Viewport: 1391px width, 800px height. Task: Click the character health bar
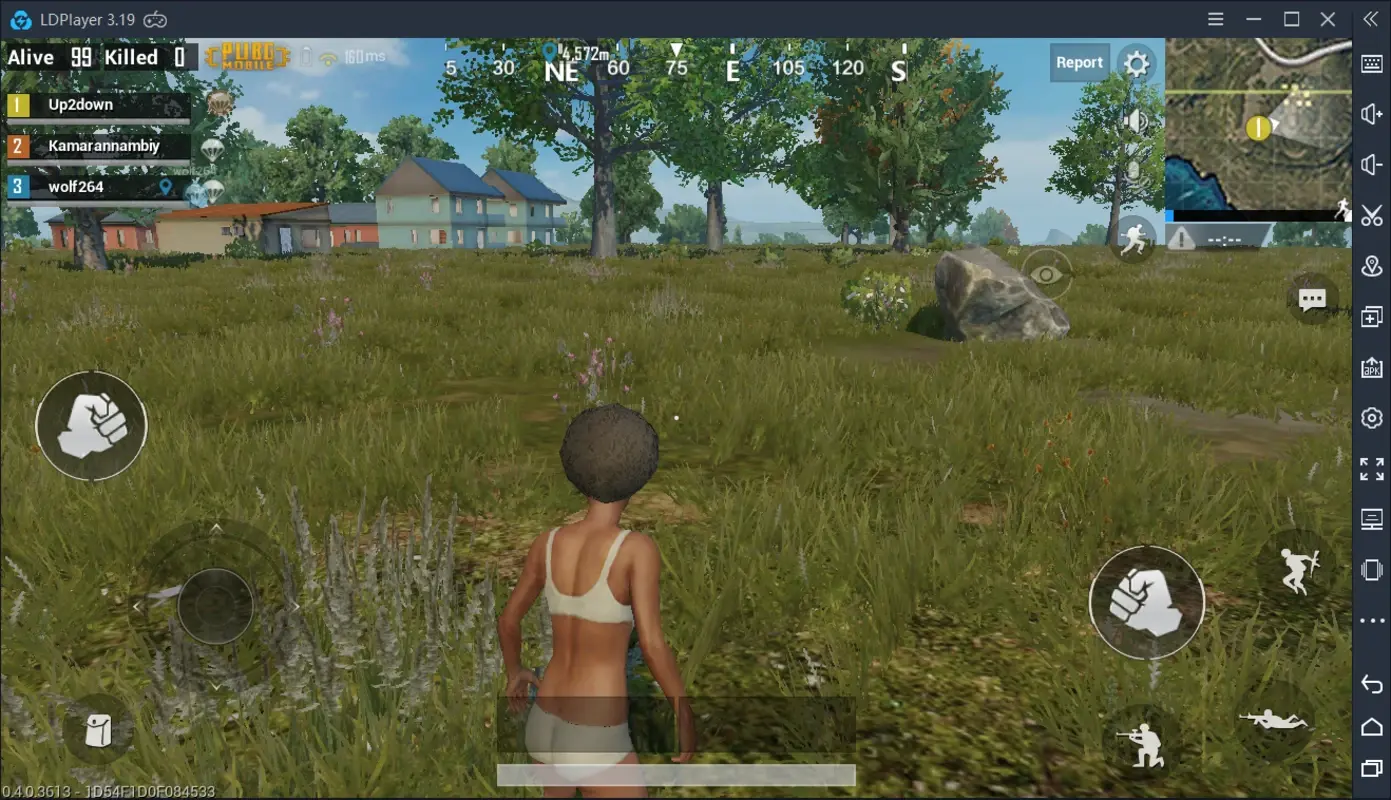pos(675,775)
